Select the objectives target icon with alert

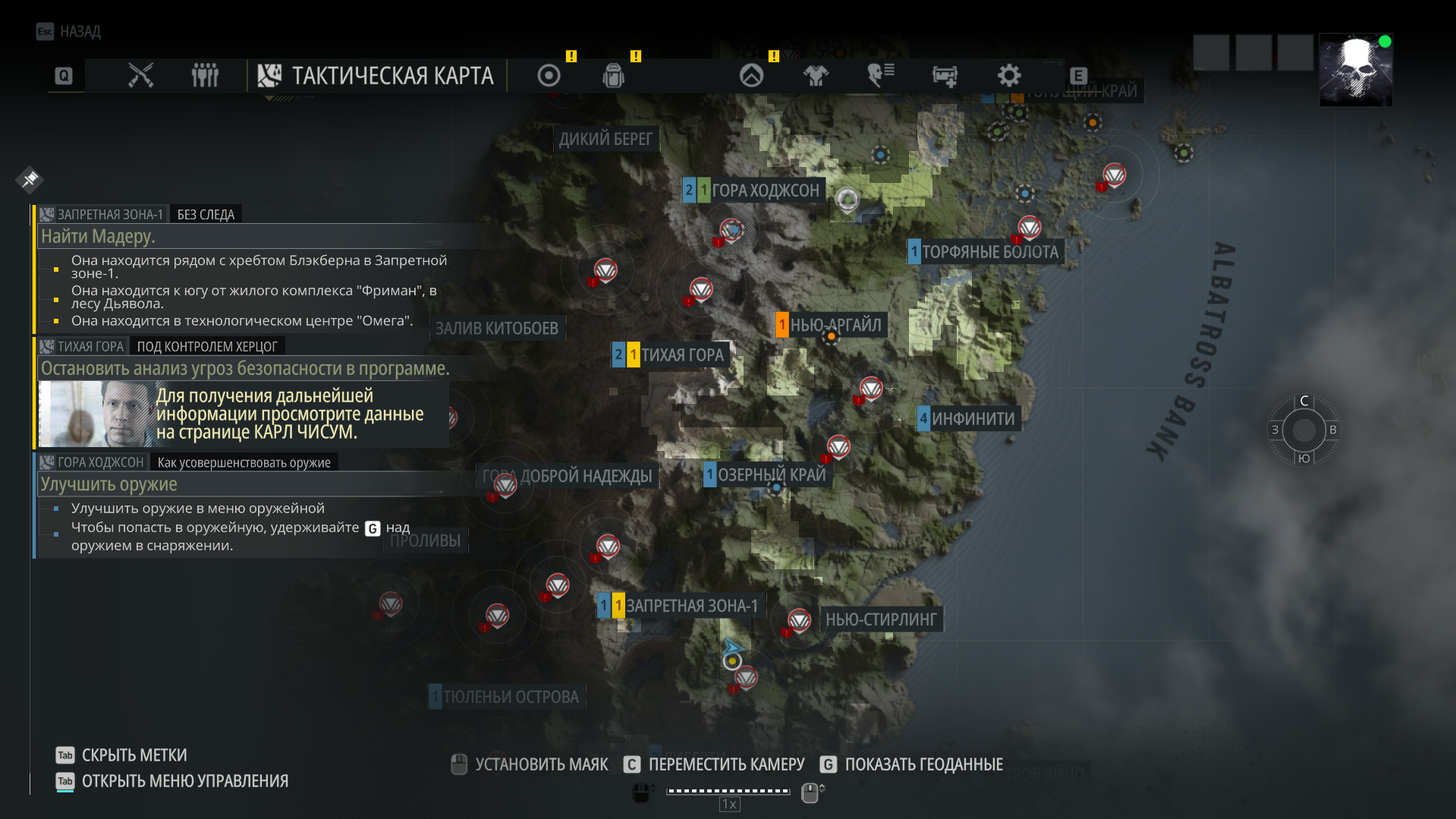pos(549,75)
